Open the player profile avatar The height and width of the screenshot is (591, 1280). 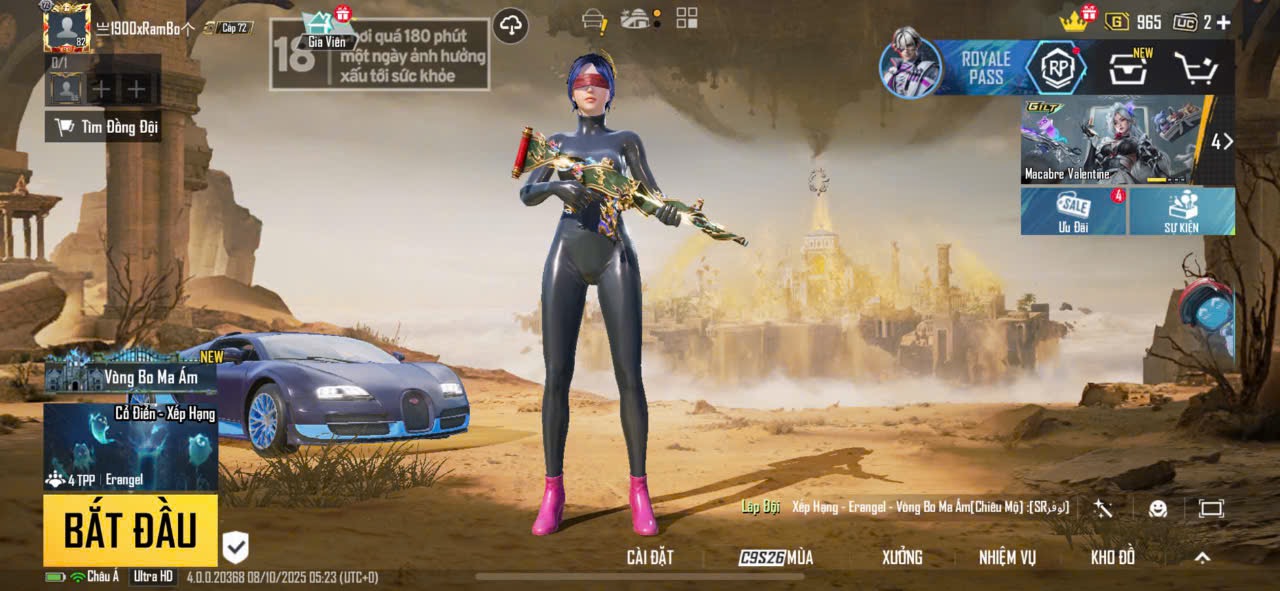[67, 28]
